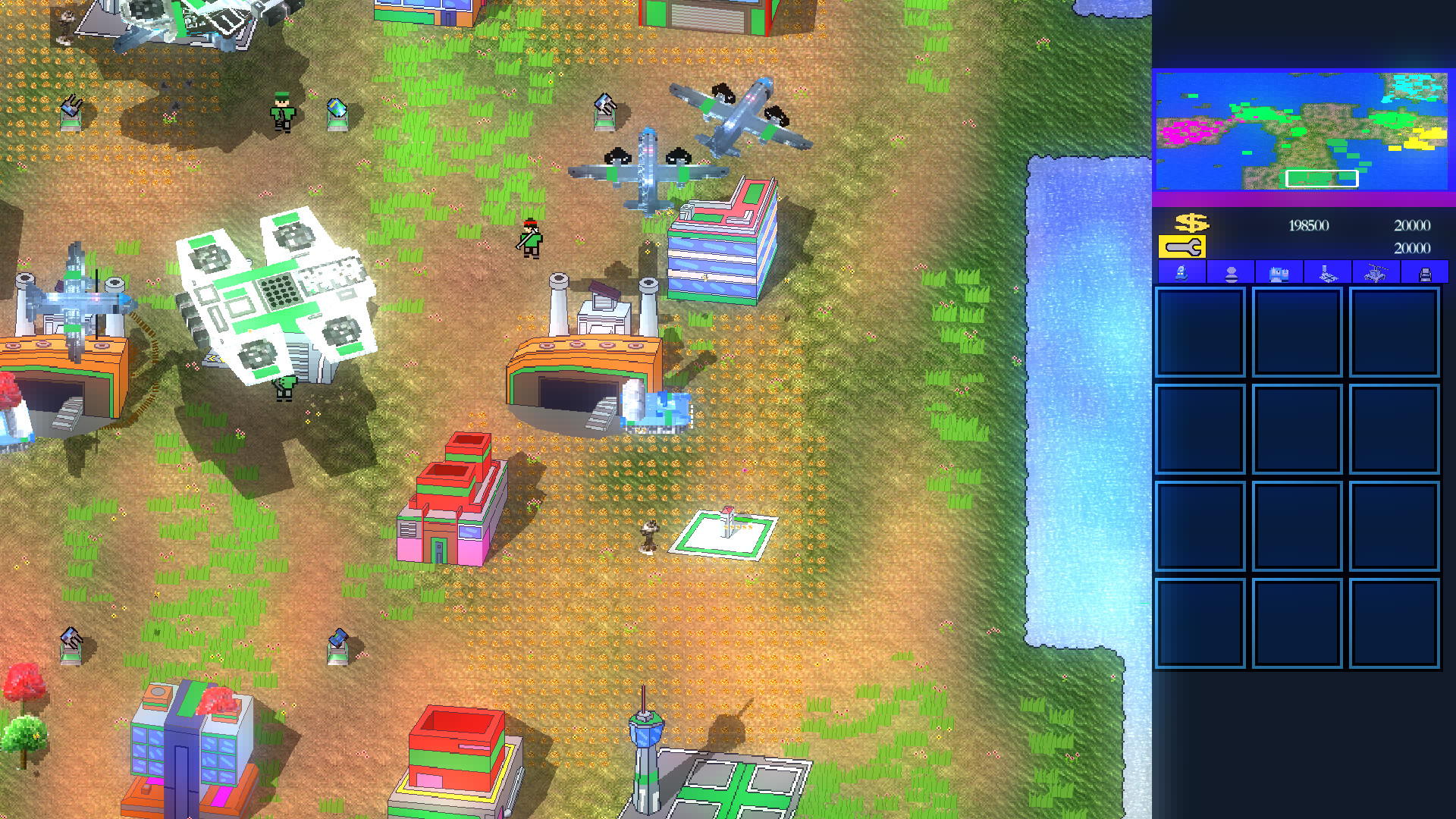Click the top-left empty build queue slot
1456x819 pixels.
click(x=1202, y=329)
